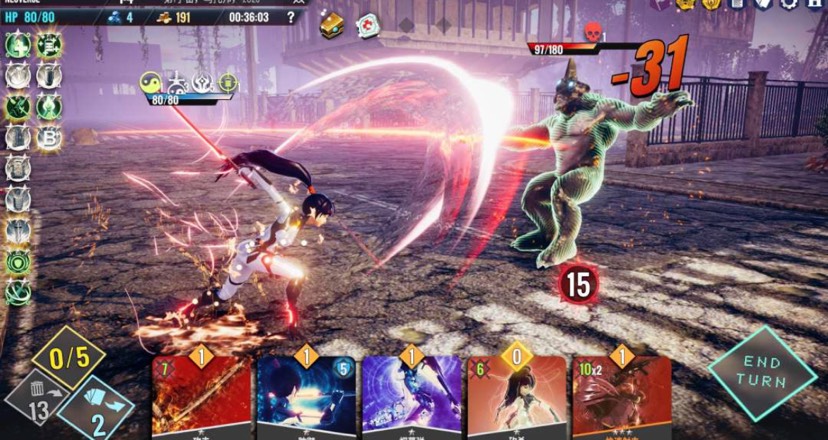Open the help question mark
The height and width of the screenshot is (440, 828).
click(291, 17)
